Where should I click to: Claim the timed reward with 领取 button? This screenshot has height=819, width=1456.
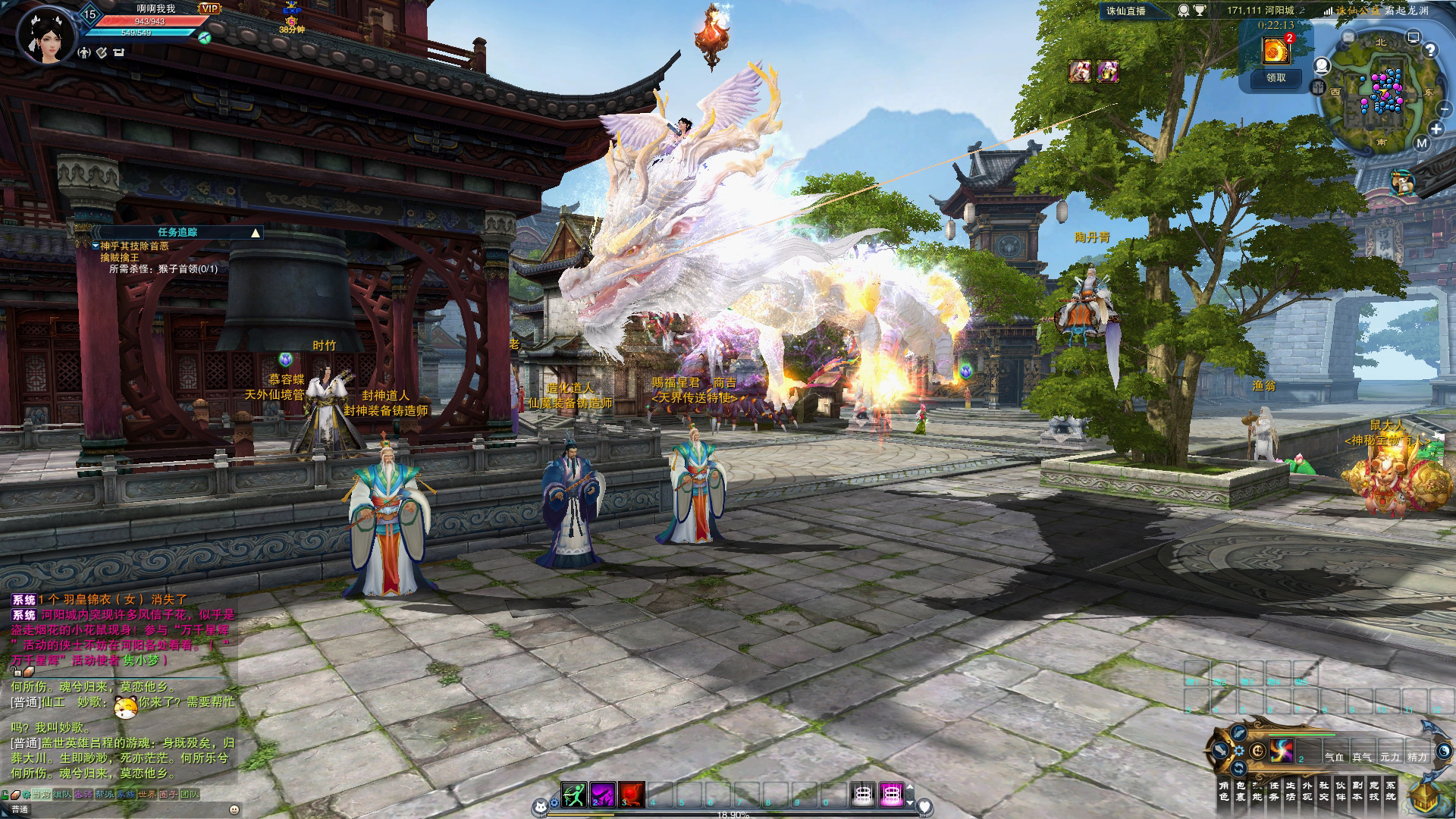(x=1276, y=77)
